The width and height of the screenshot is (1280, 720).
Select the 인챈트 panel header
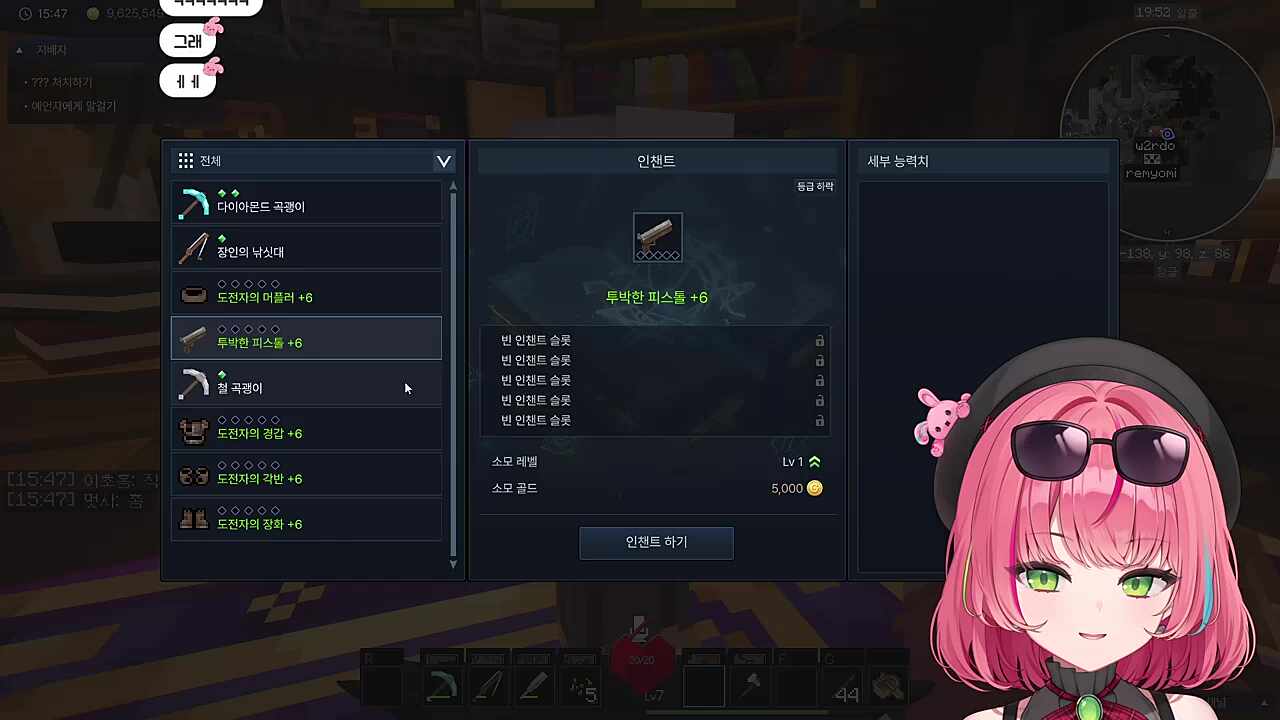point(656,160)
